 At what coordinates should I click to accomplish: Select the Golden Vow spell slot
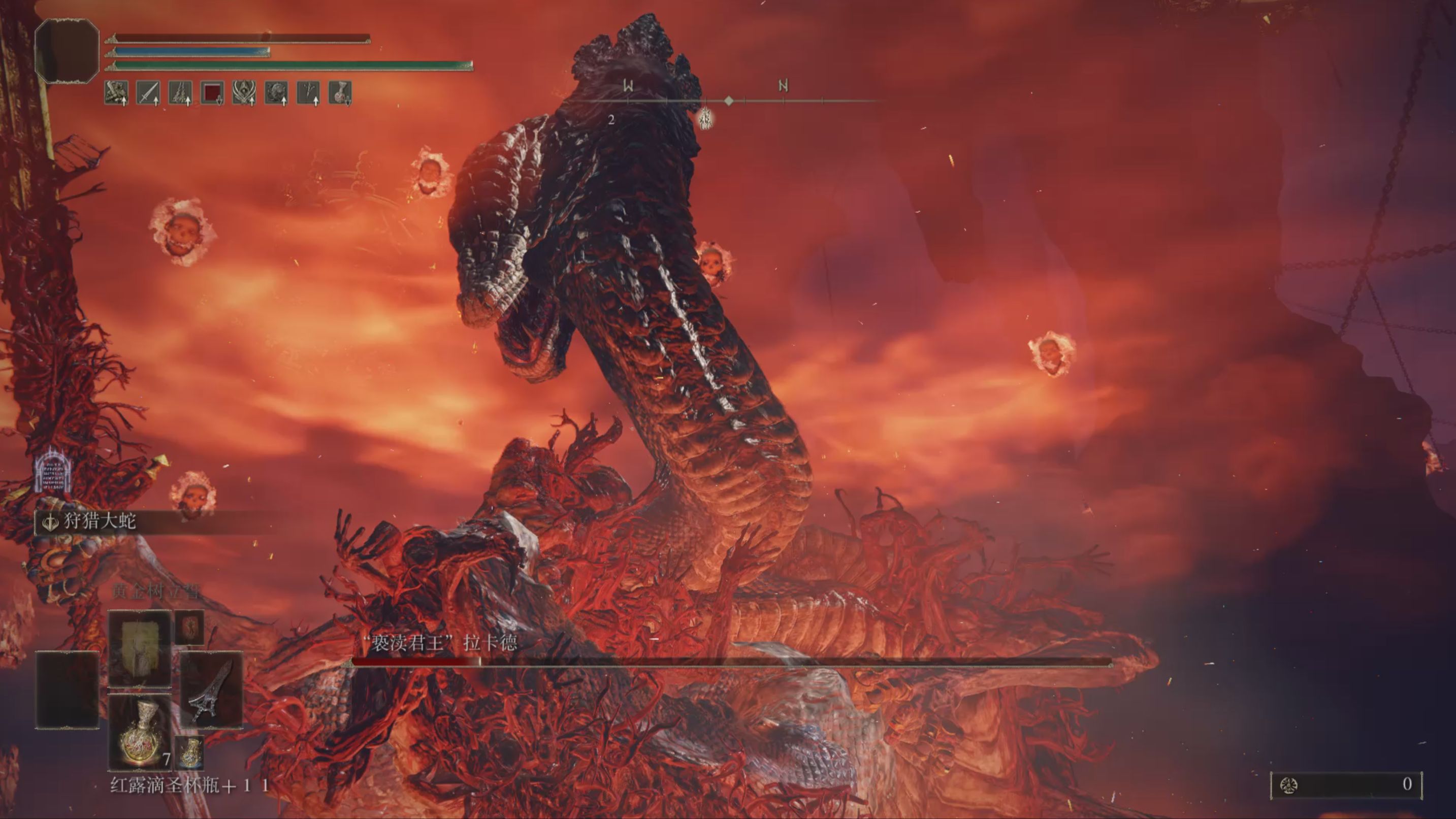coord(139,648)
